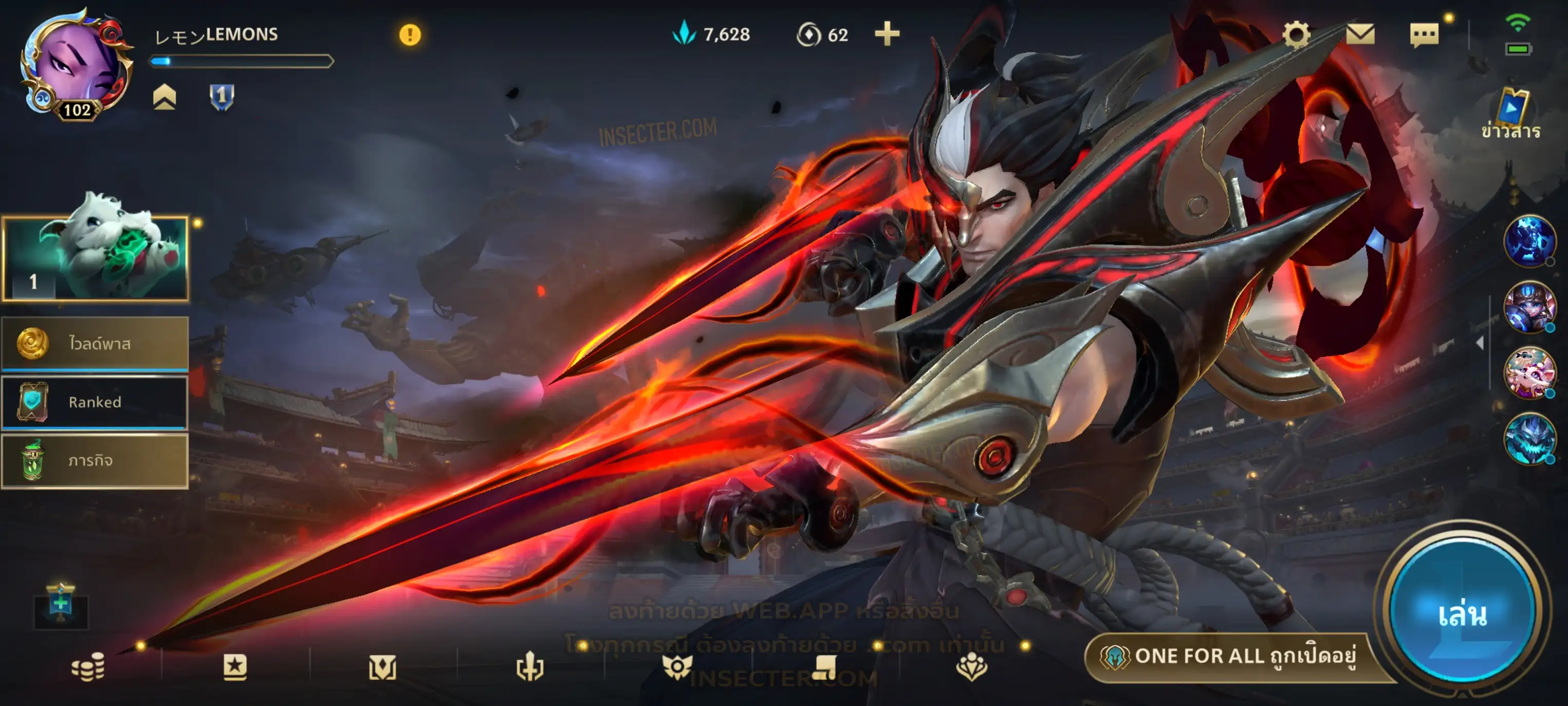Open the settings gear
1568x706 pixels.
pos(1296,34)
